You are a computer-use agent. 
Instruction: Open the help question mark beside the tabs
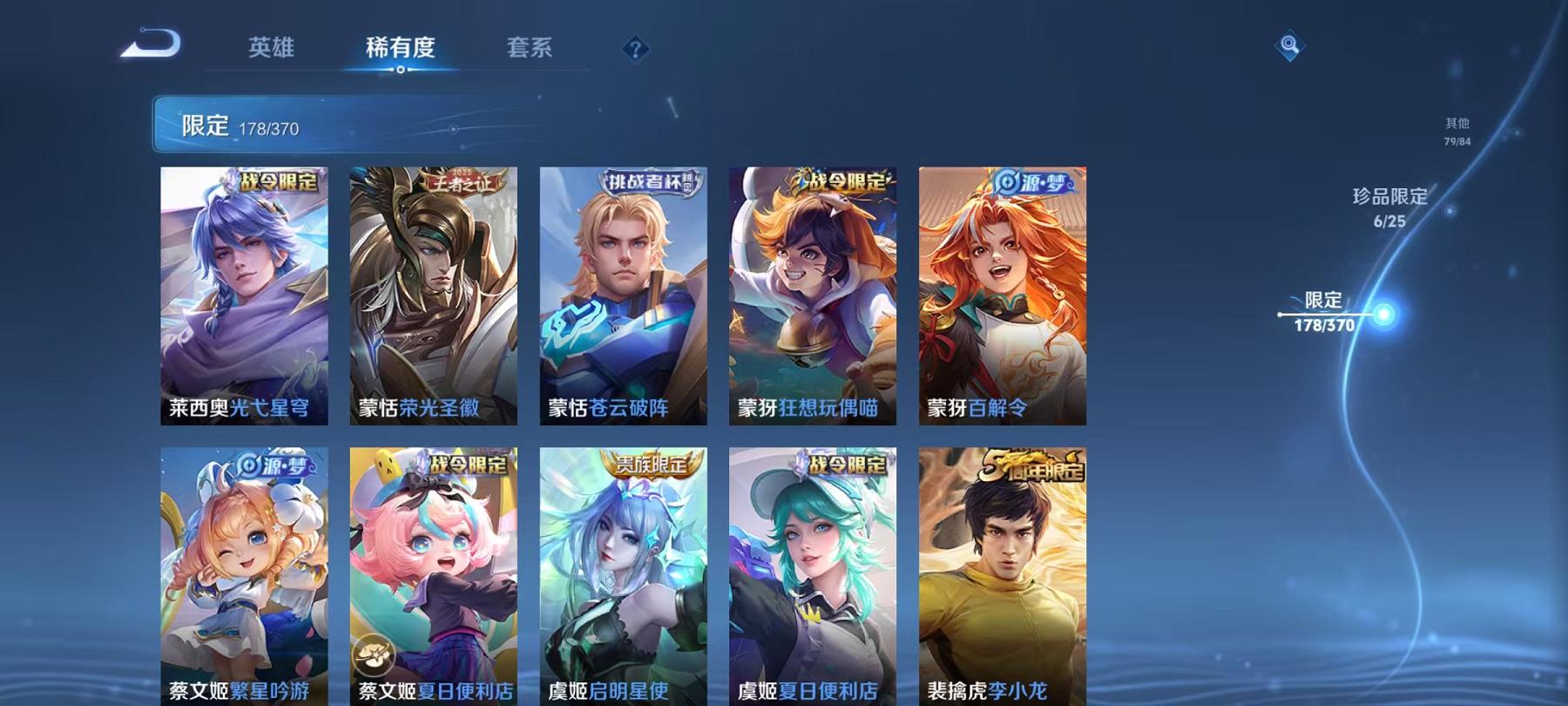pos(639,49)
